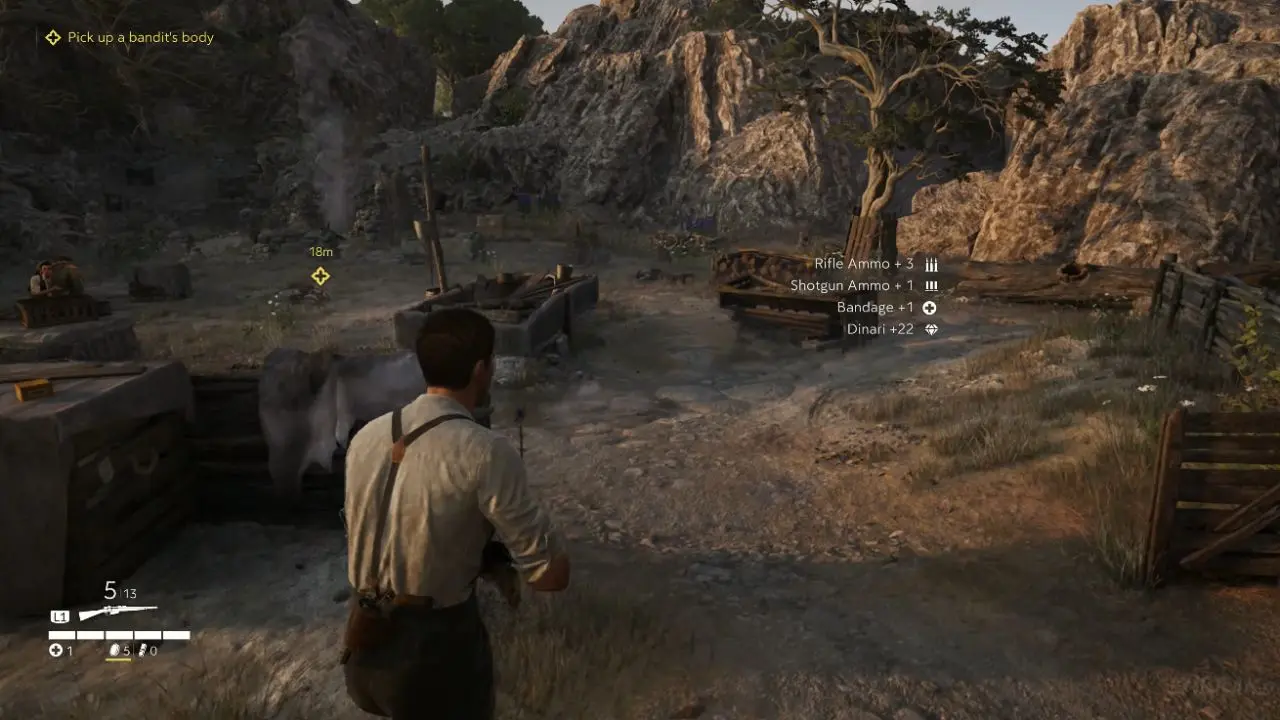The image size is (1280, 720).
Task: Choose the dynamite stick icon with count 0
Action: point(141,651)
